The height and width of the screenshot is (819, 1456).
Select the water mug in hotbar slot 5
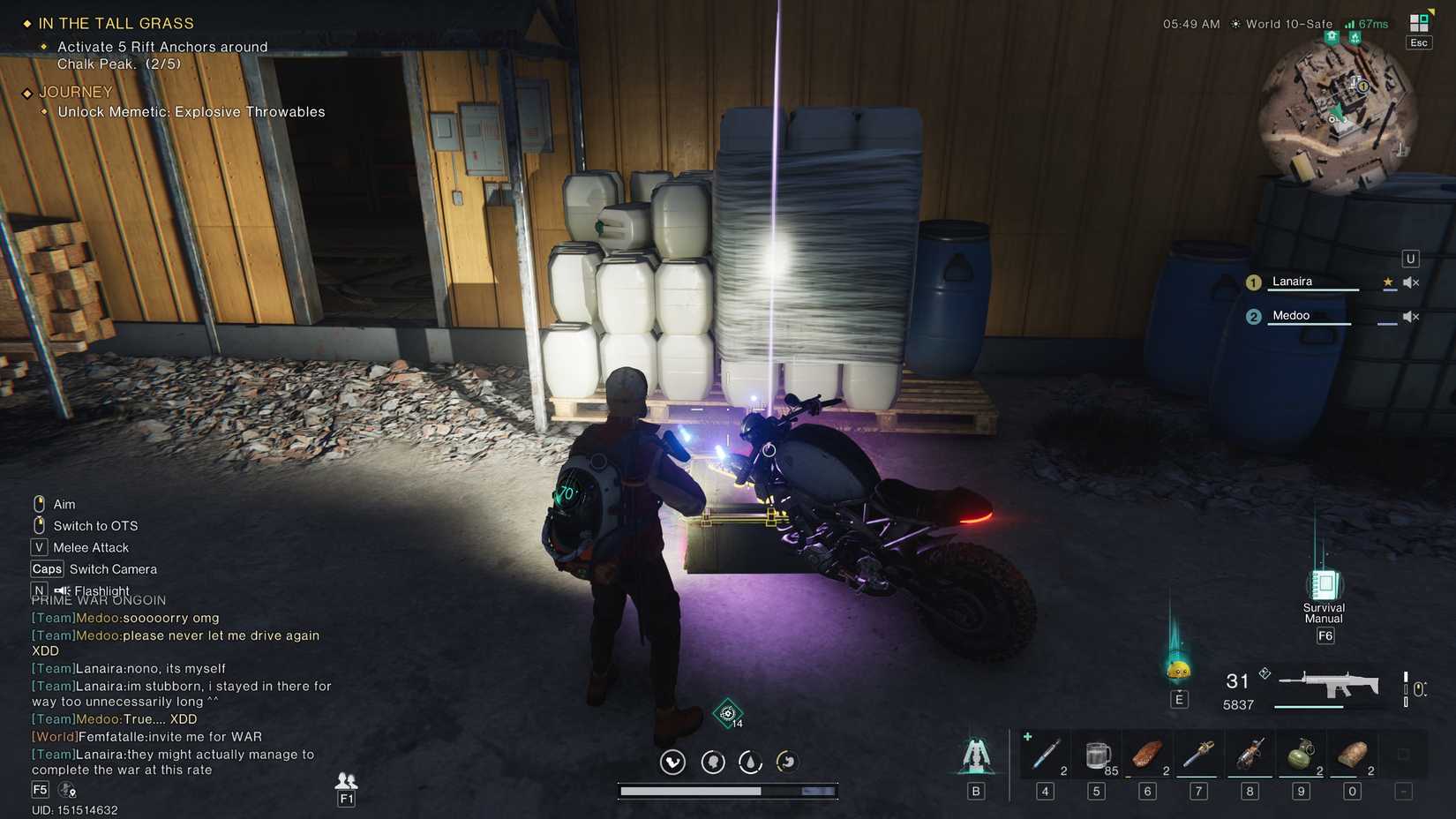(x=1096, y=755)
